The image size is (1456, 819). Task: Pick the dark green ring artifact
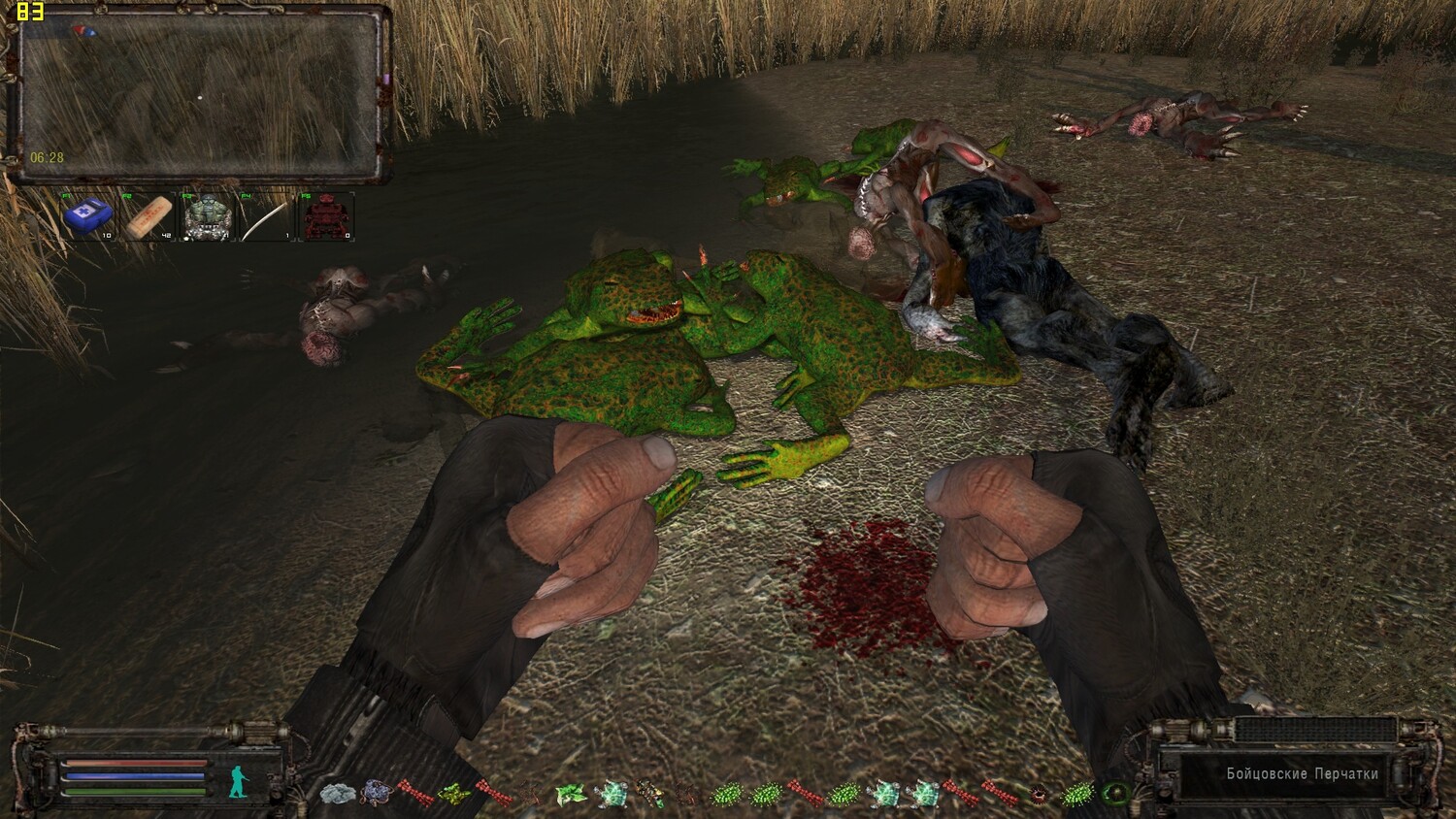point(1114,794)
